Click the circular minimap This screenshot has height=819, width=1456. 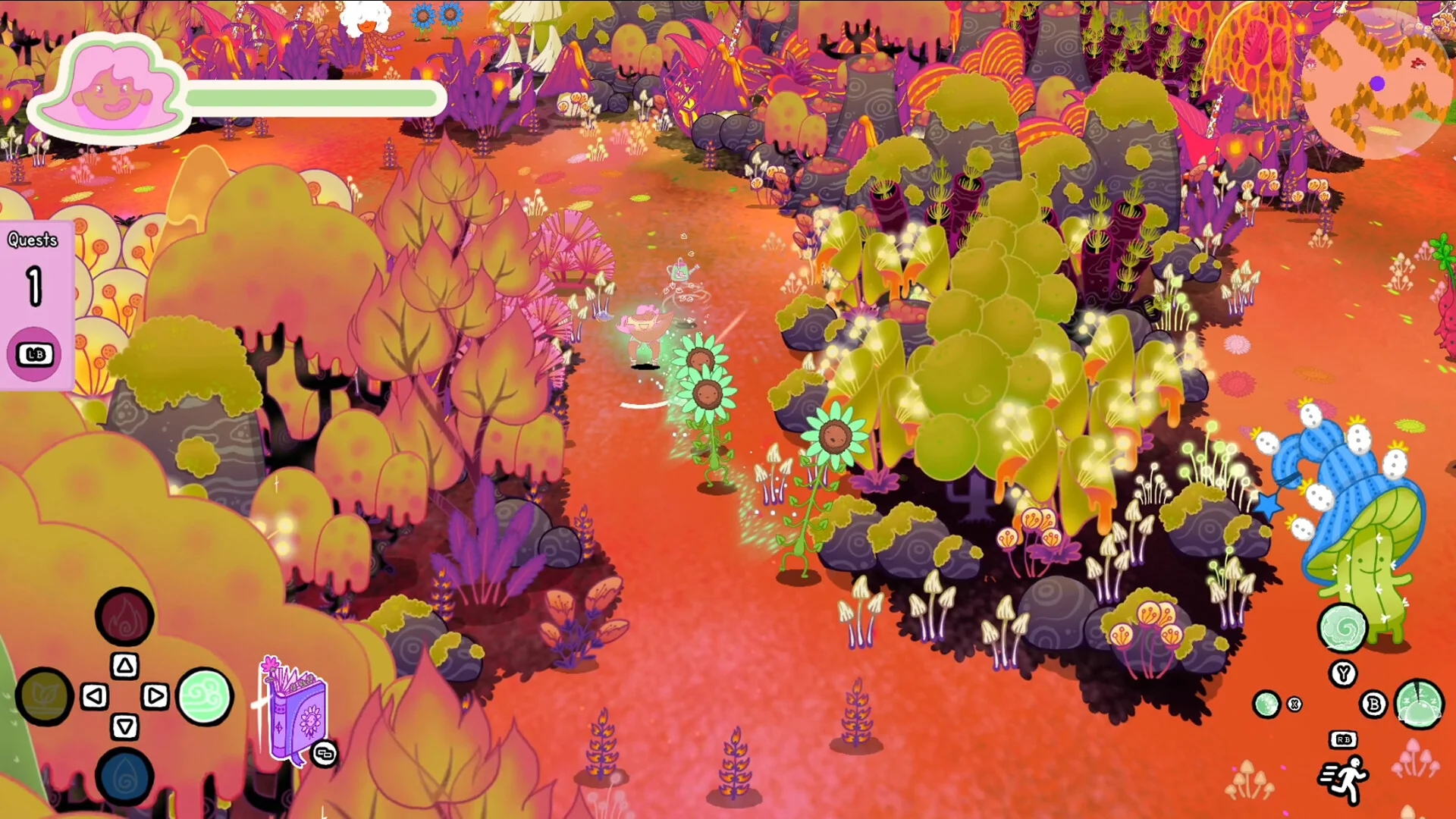pos(1376,85)
